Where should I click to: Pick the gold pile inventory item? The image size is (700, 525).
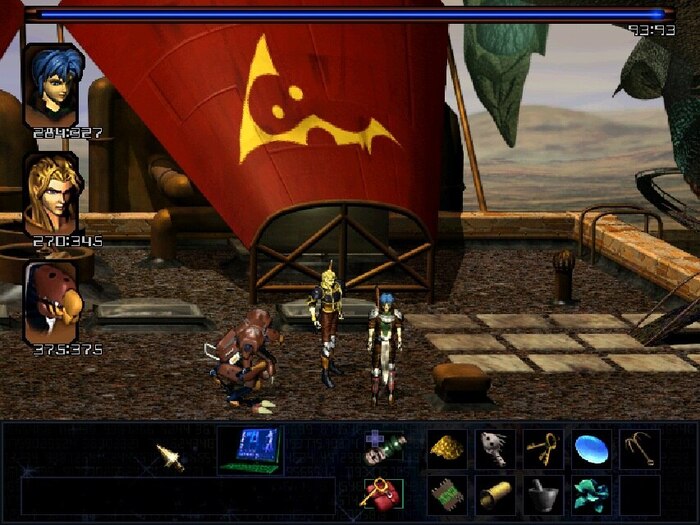click(447, 449)
